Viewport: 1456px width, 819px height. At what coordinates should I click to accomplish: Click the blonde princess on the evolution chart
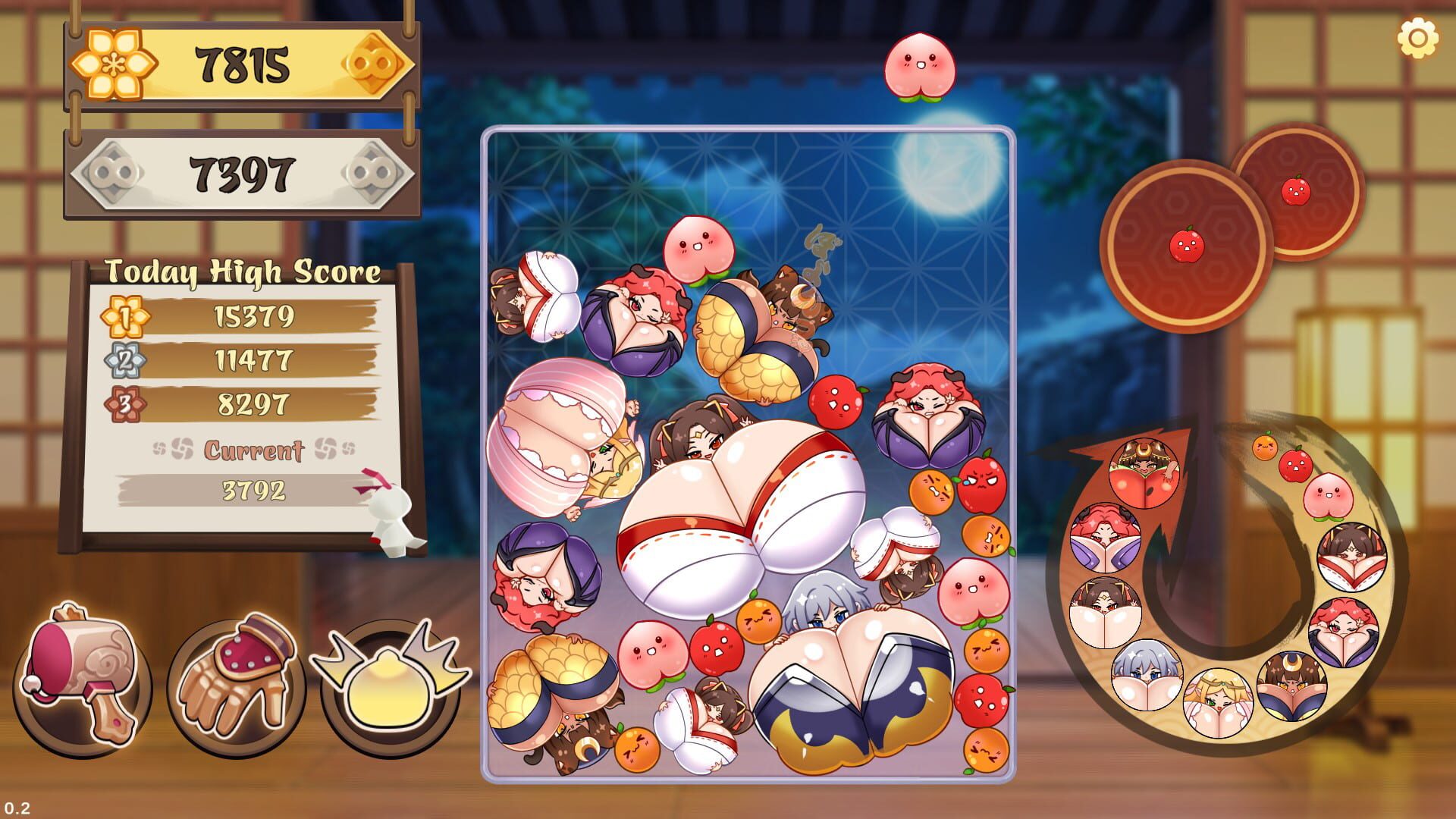(1219, 701)
